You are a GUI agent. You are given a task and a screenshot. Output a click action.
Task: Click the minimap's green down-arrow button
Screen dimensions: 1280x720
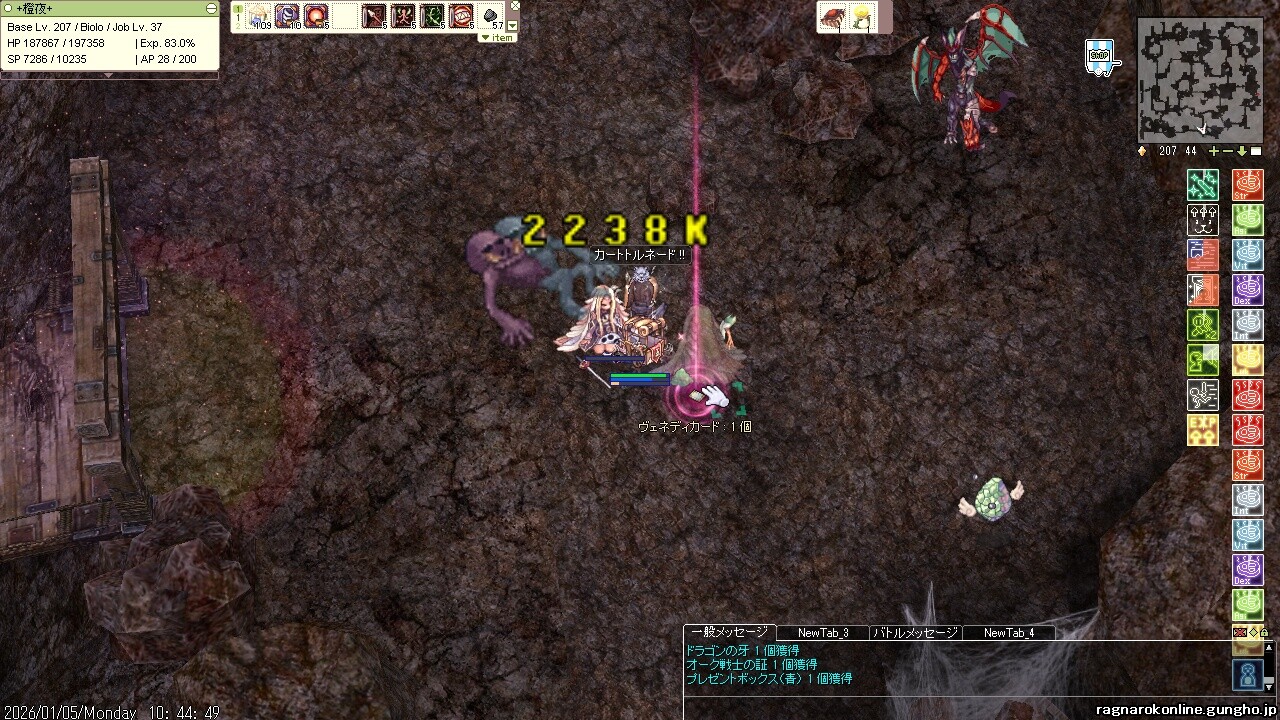[1242, 151]
